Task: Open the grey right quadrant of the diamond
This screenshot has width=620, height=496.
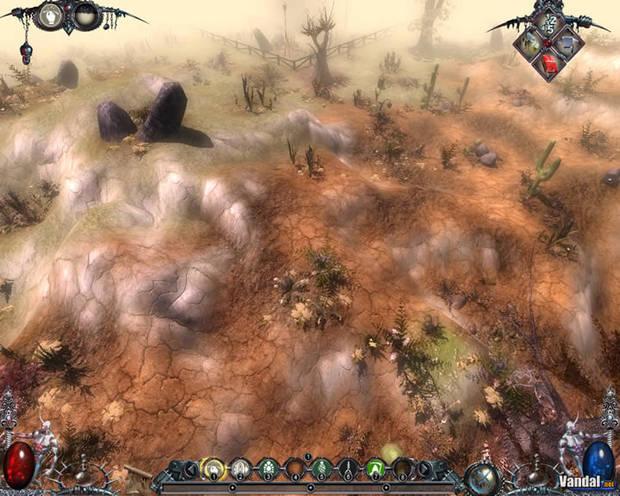Action: tap(568, 43)
